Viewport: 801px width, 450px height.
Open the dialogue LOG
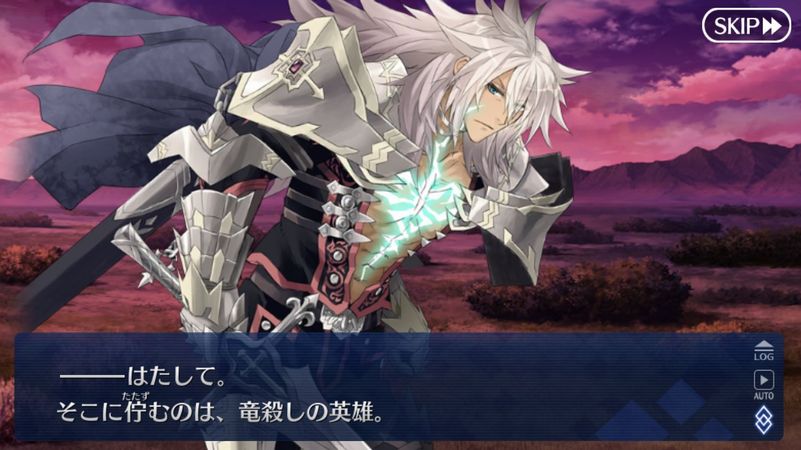pyautogui.click(x=764, y=350)
